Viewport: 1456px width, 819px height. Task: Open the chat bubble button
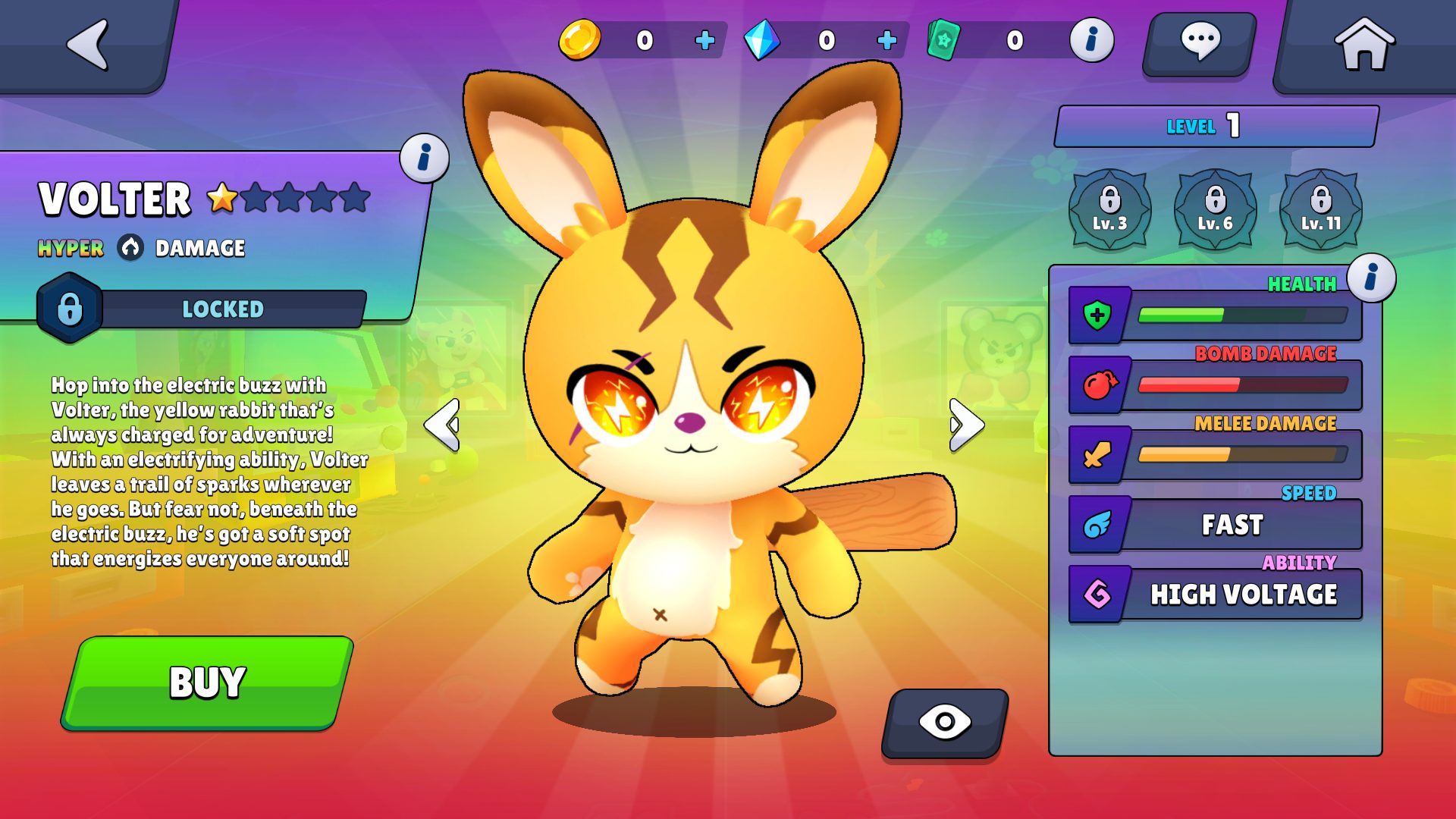click(x=1200, y=42)
